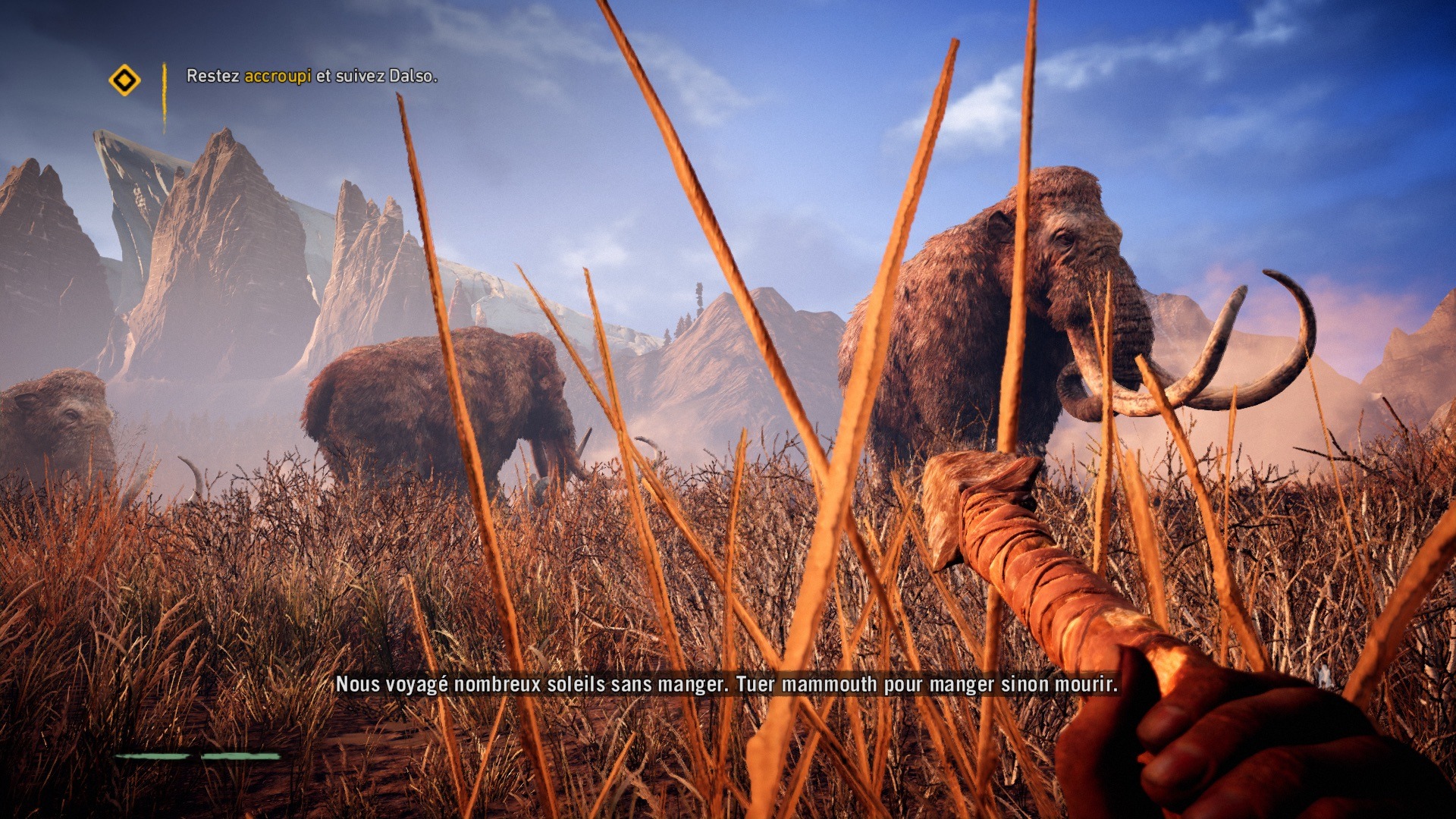This screenshot has height=819, width=1456.
Task: Select the objective text about following Dalso
Action: coord(312,76)
